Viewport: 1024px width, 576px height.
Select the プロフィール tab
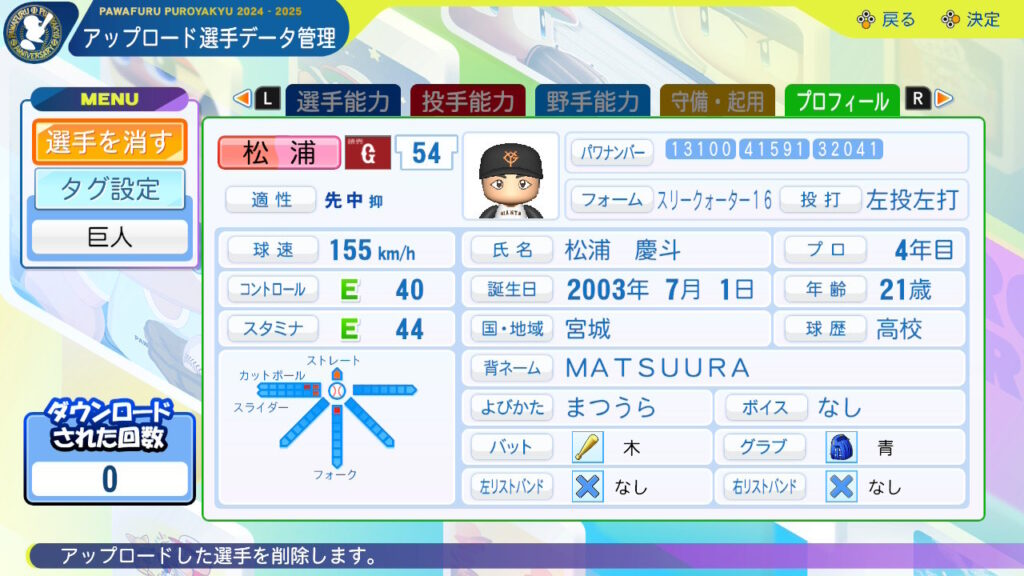coord(843,101)
